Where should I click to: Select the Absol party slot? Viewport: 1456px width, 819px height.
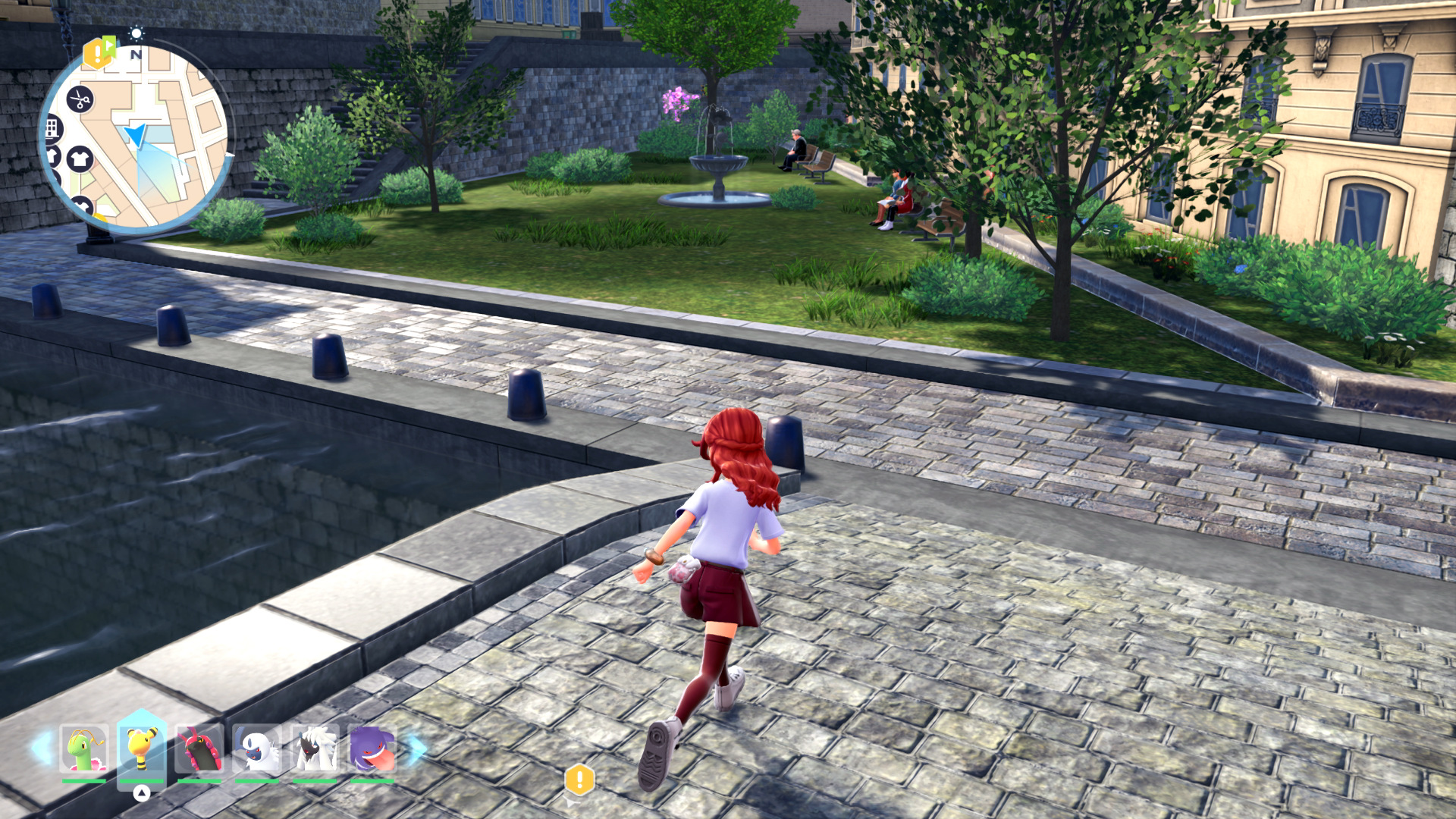pos(257,749)
